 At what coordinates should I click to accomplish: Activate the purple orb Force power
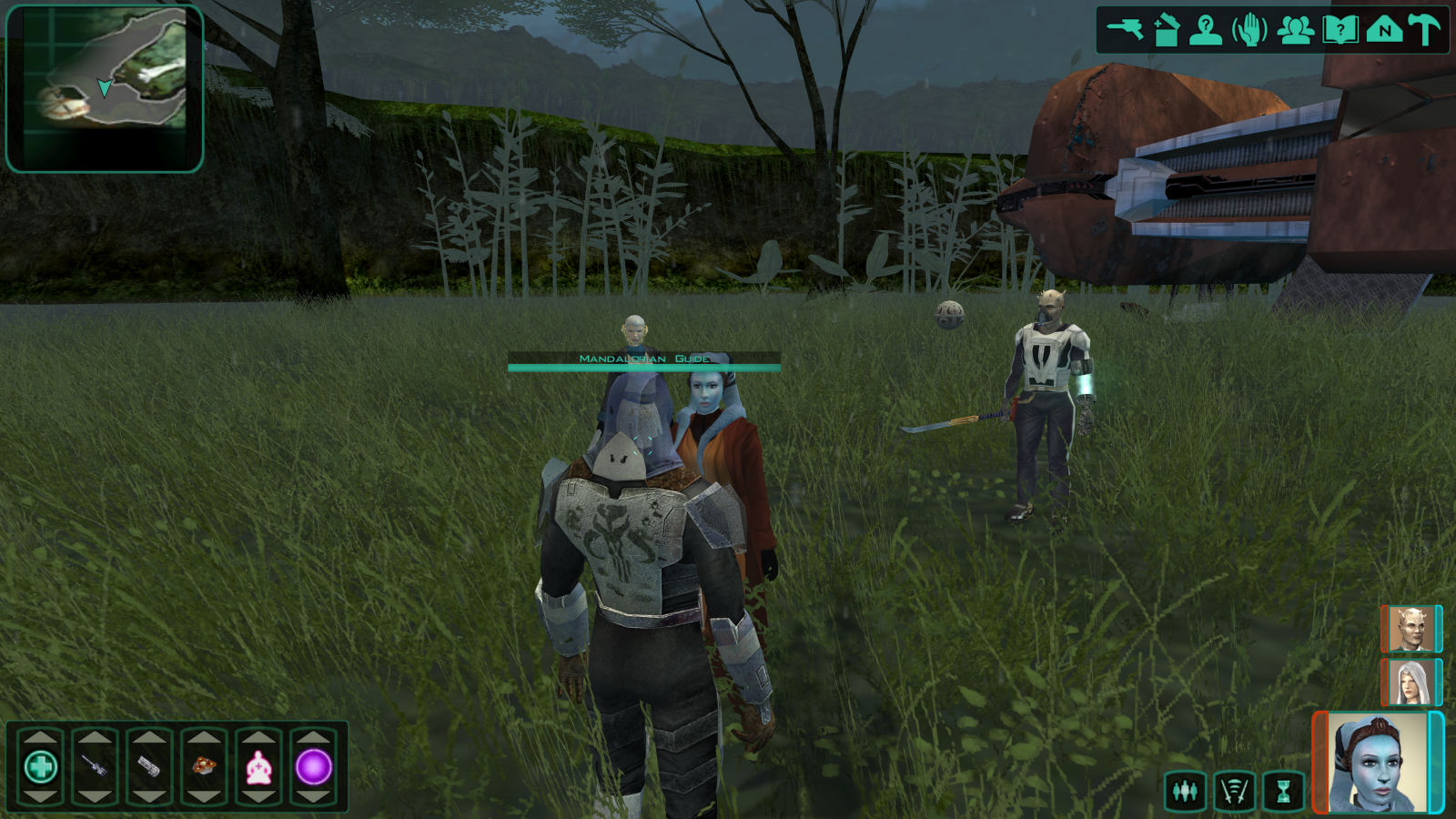pyautogui.click(x=314, y=767)
